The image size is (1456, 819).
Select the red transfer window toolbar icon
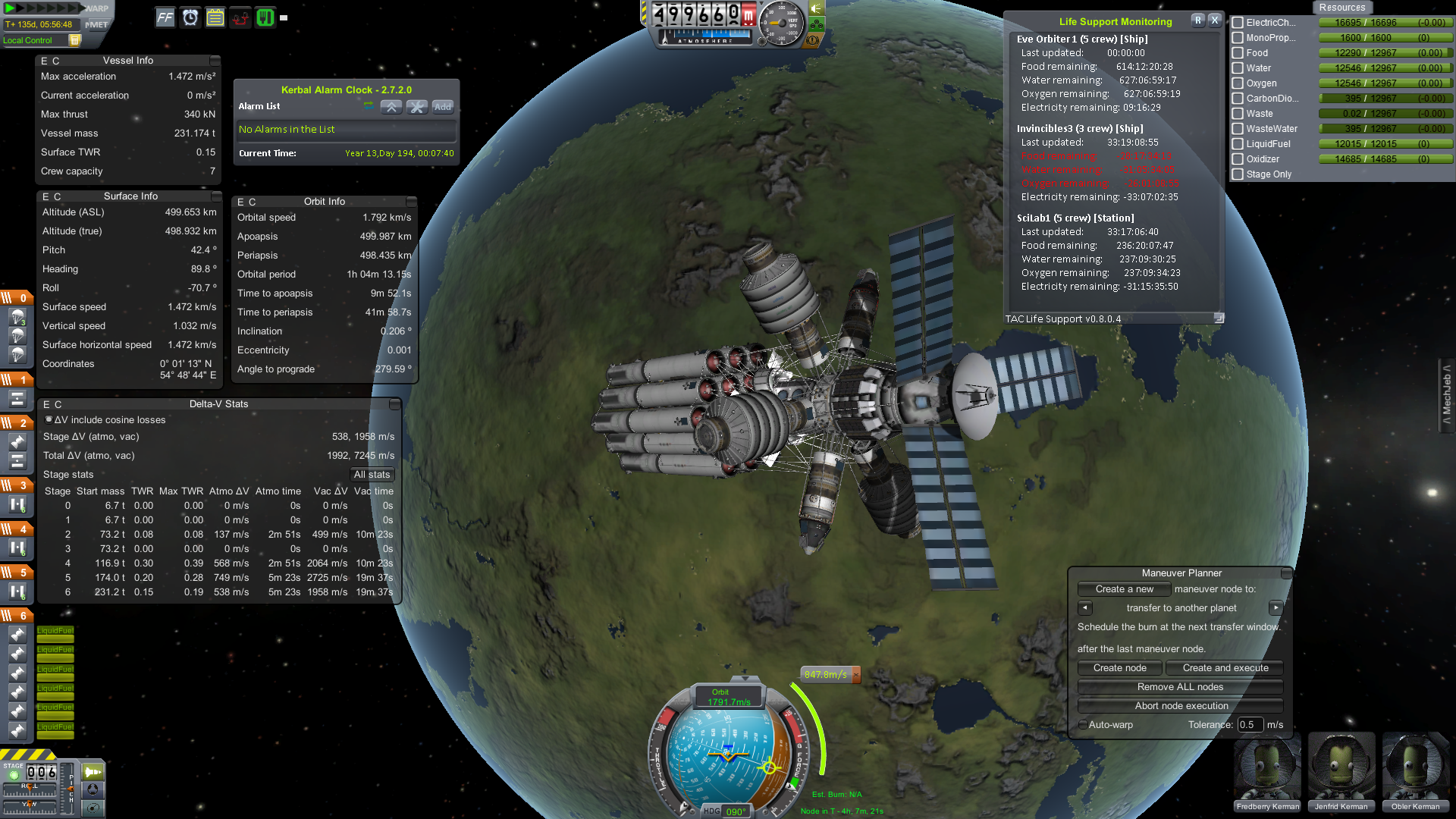pos(240,17)
